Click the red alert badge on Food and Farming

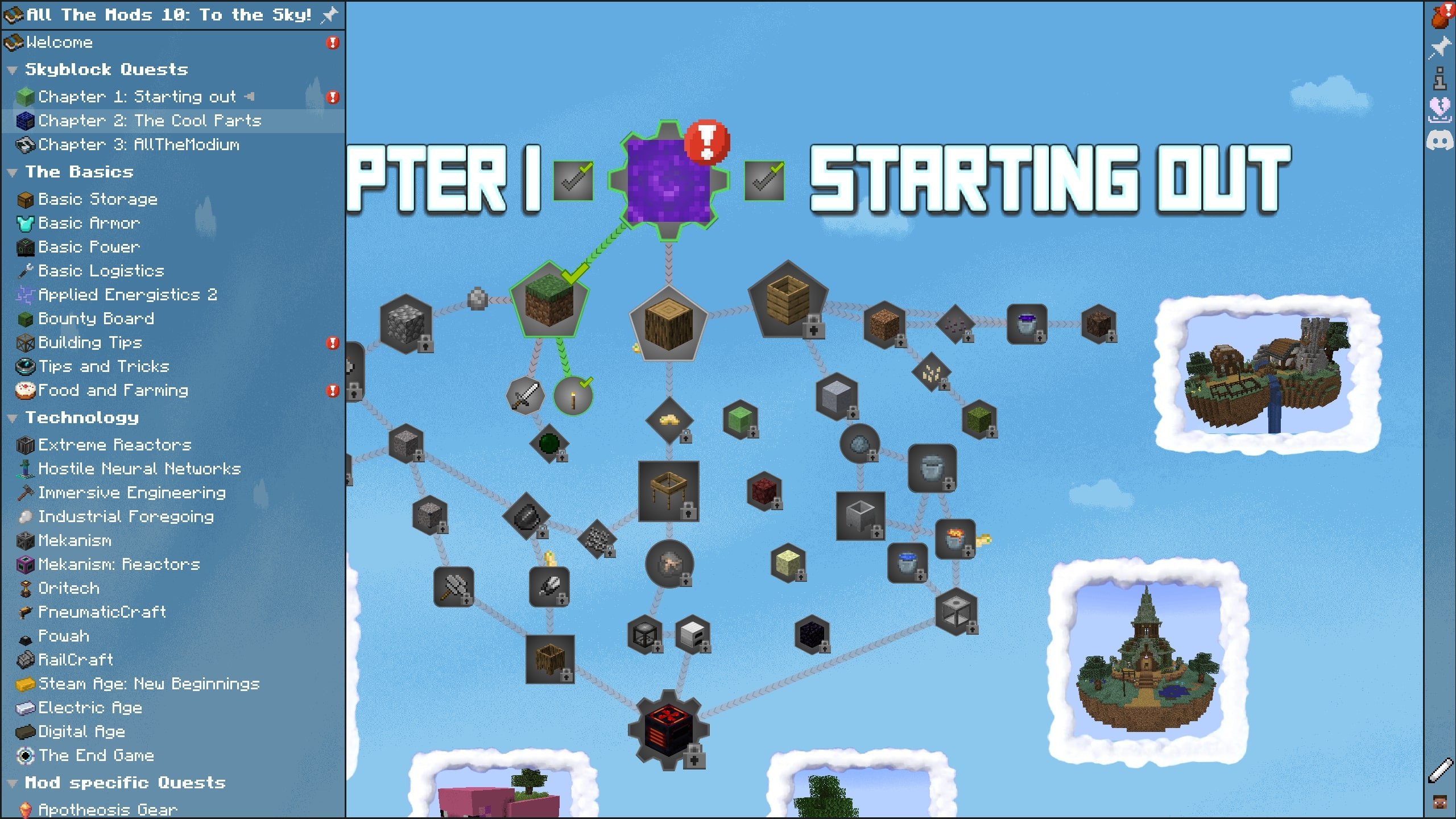point(333,391)
